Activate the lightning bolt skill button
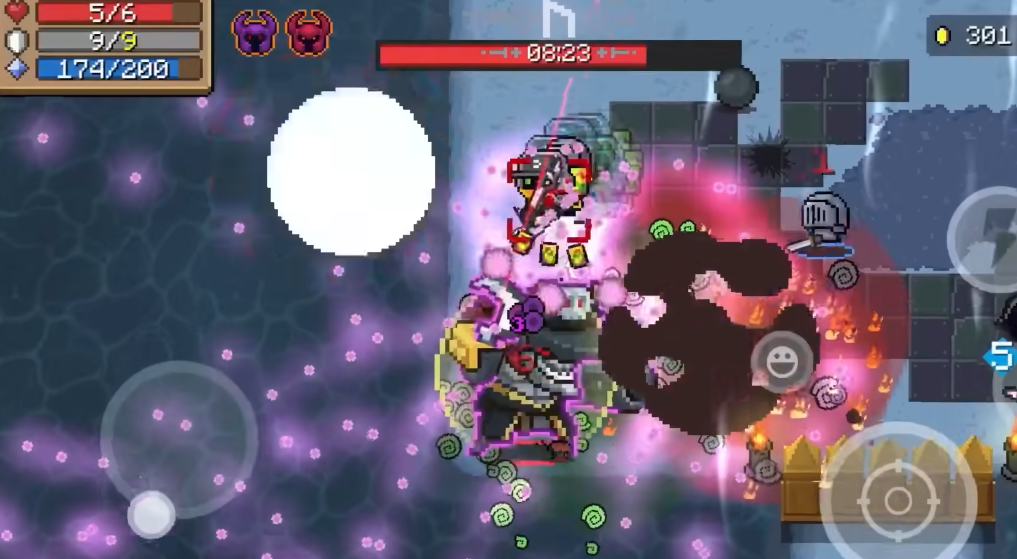 tap(990, 237)
